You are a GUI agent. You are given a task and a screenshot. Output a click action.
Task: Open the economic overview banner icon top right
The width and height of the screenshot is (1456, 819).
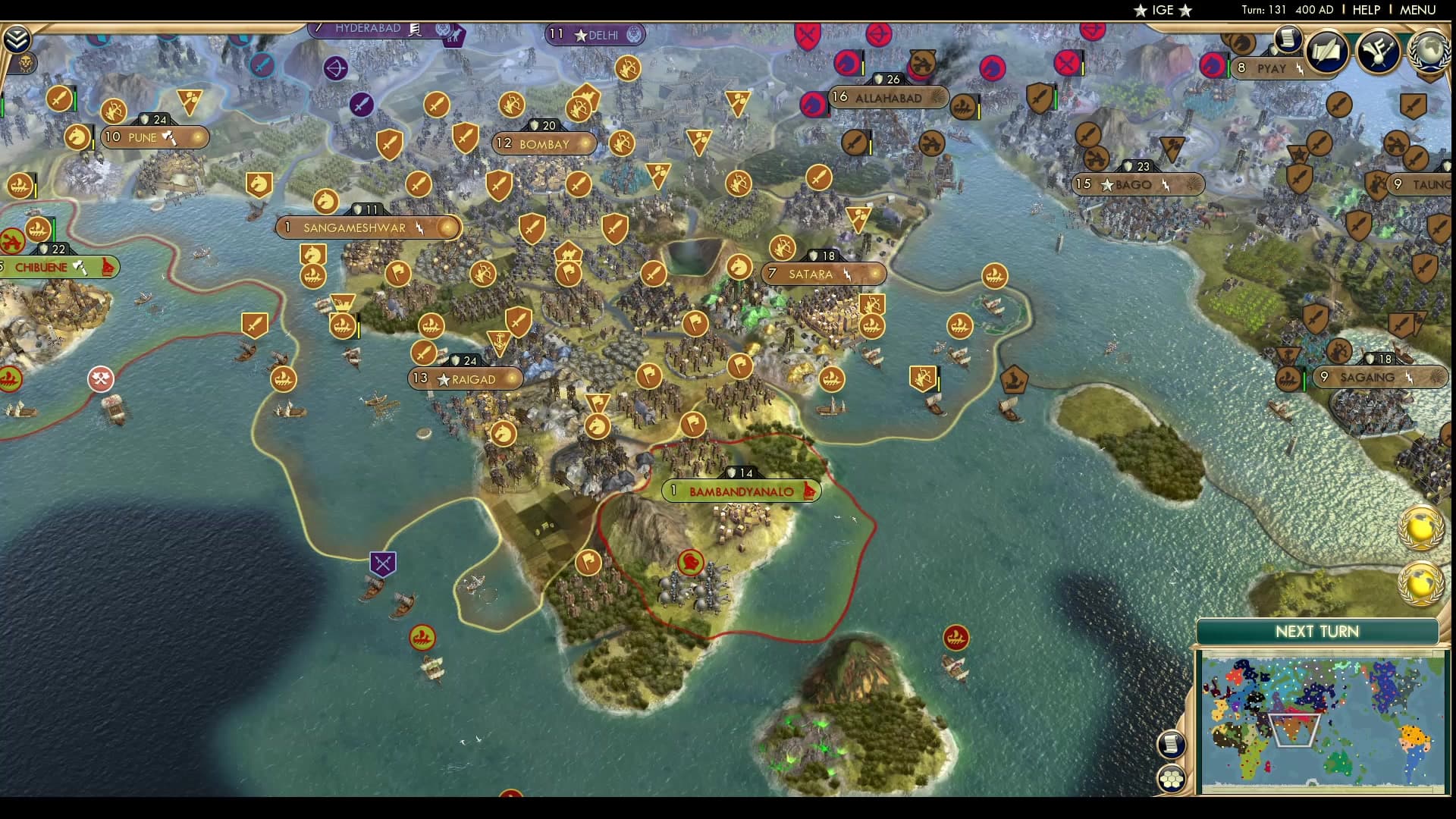tap(1377, 51)
